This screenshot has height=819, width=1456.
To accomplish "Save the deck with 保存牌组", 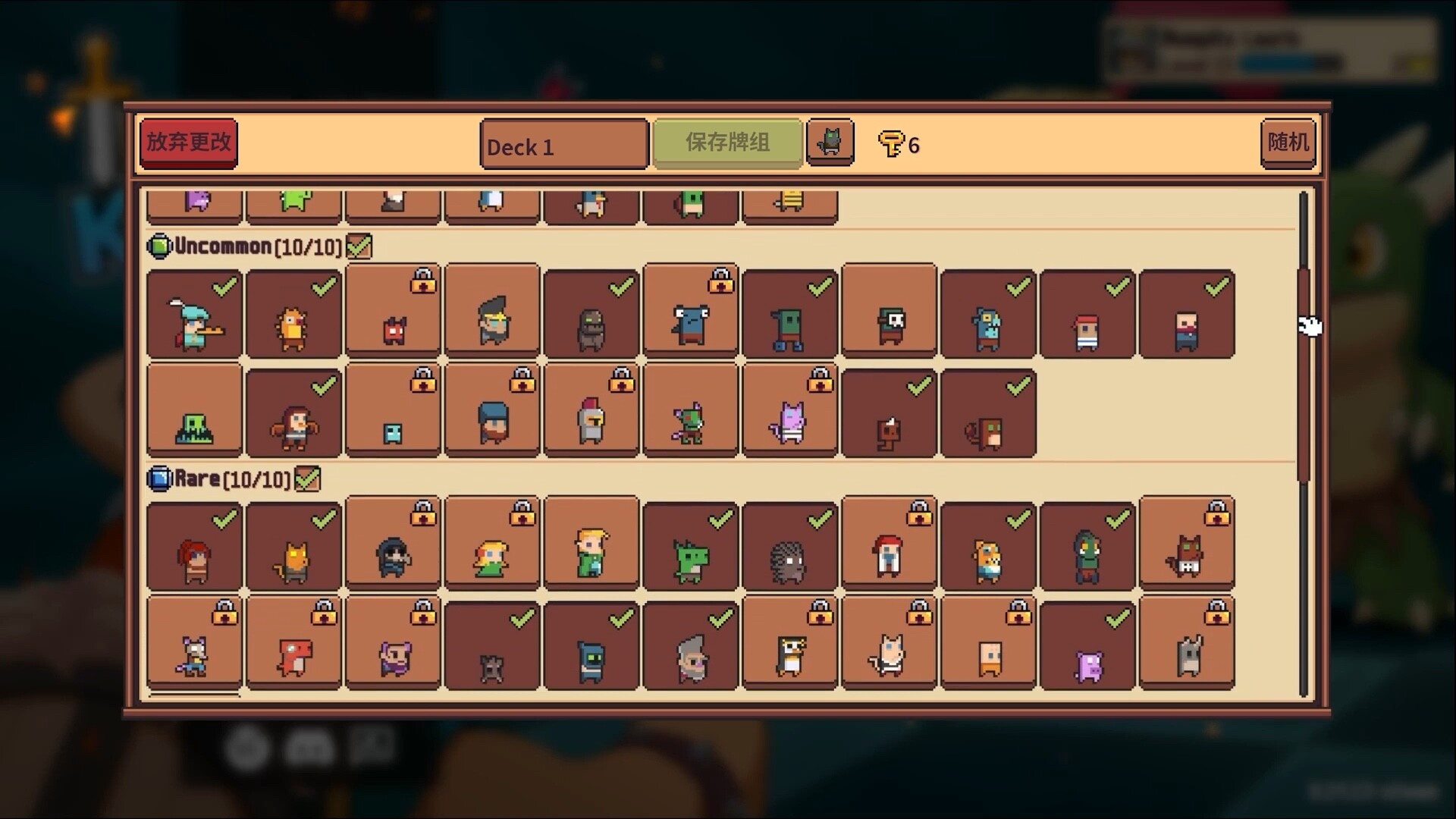I will pos(727,143).
